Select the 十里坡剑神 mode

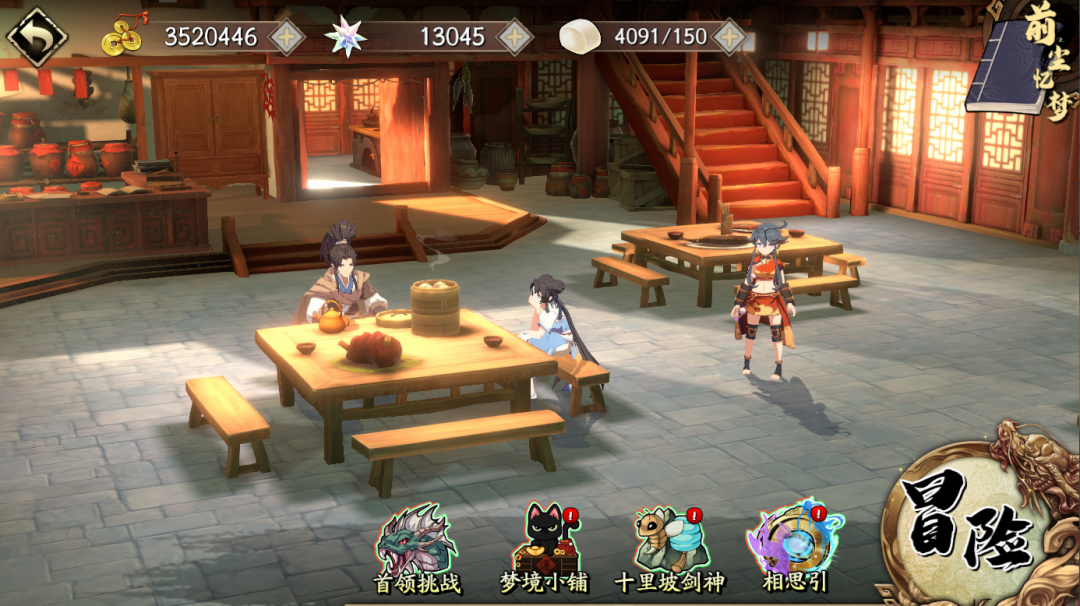[x=668, y=548]
